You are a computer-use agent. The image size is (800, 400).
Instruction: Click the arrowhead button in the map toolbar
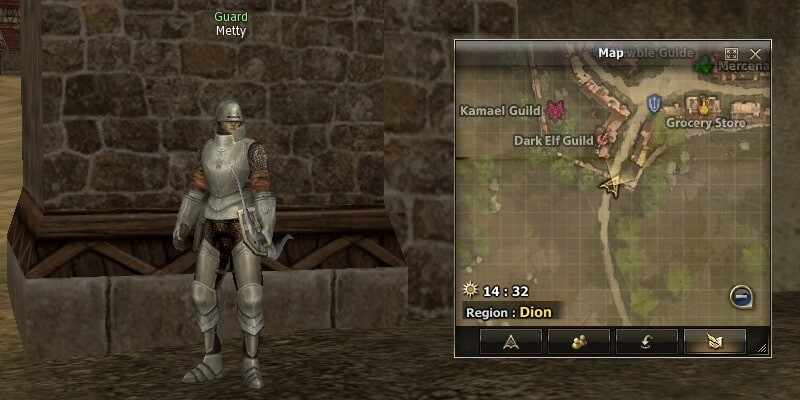510,341
